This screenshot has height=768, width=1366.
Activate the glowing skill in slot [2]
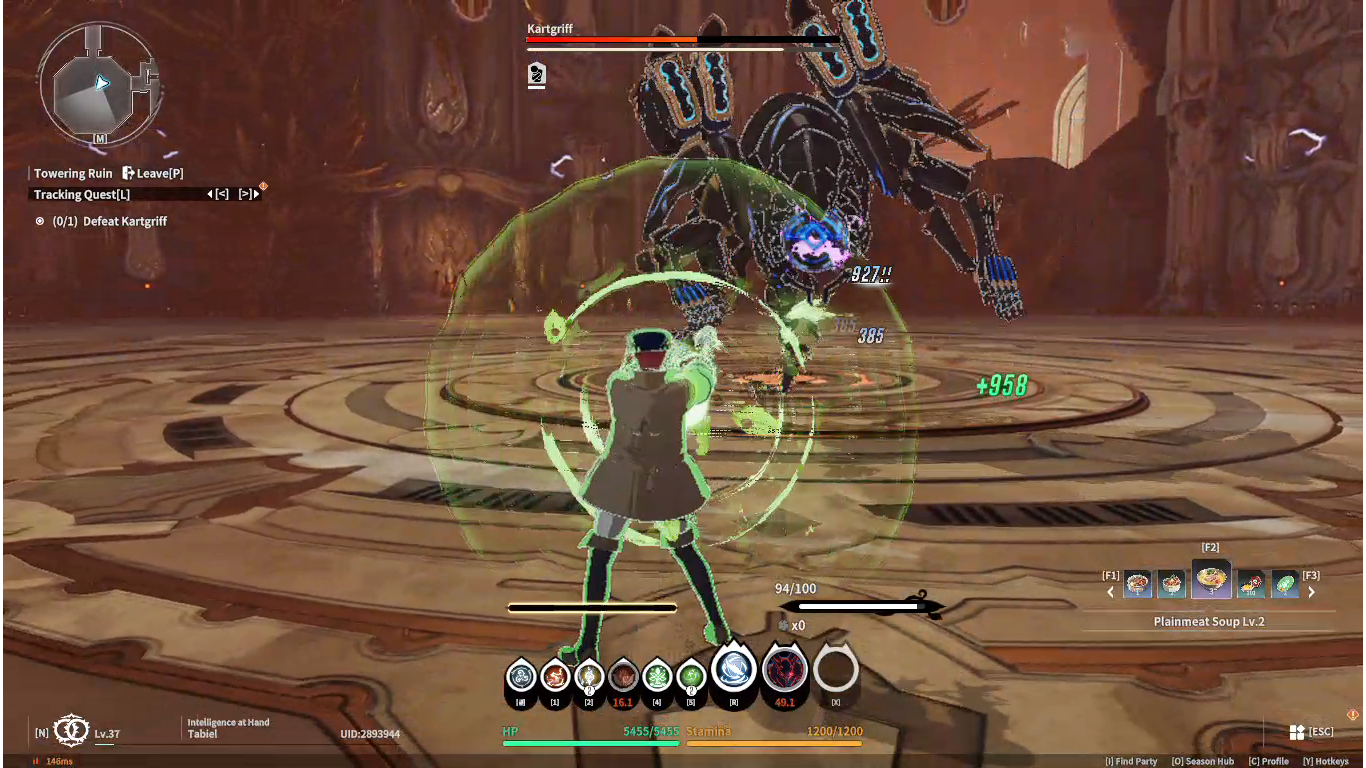pos(590,674)
